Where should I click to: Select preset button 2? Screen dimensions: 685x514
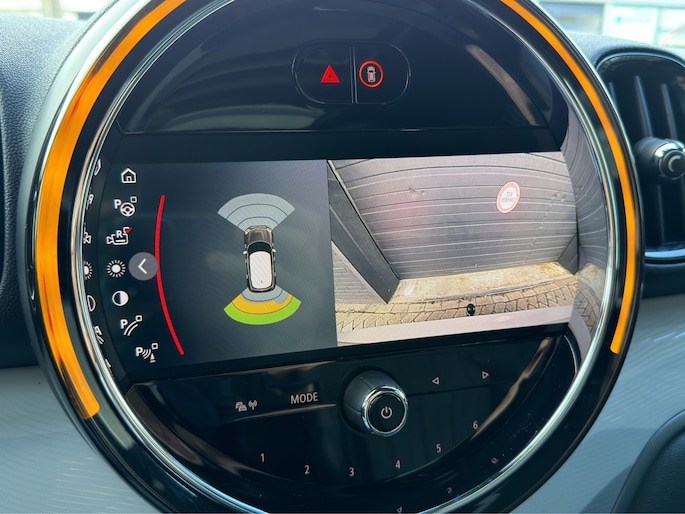point(306,469)
